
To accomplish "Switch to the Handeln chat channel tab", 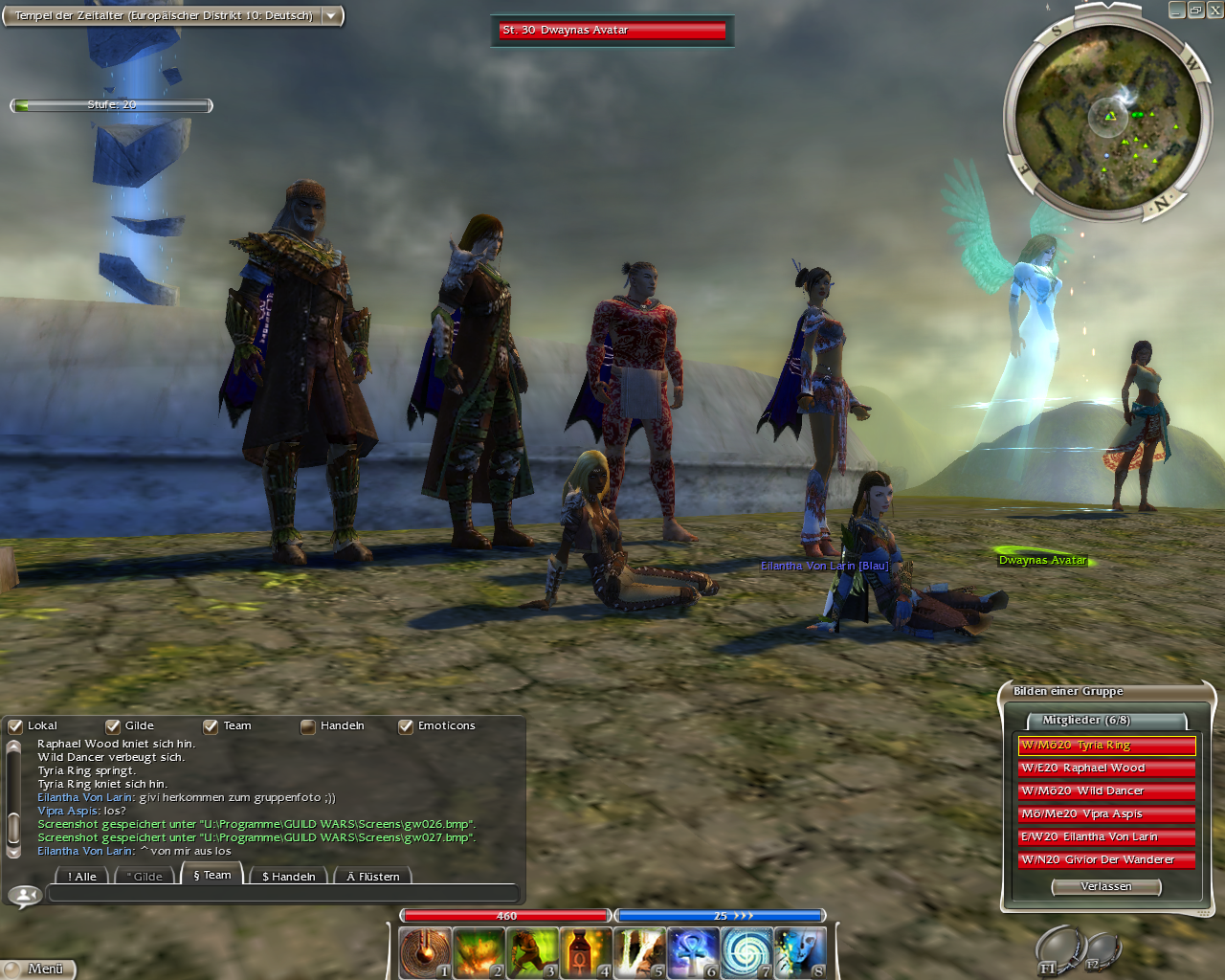I will (288, 876).
